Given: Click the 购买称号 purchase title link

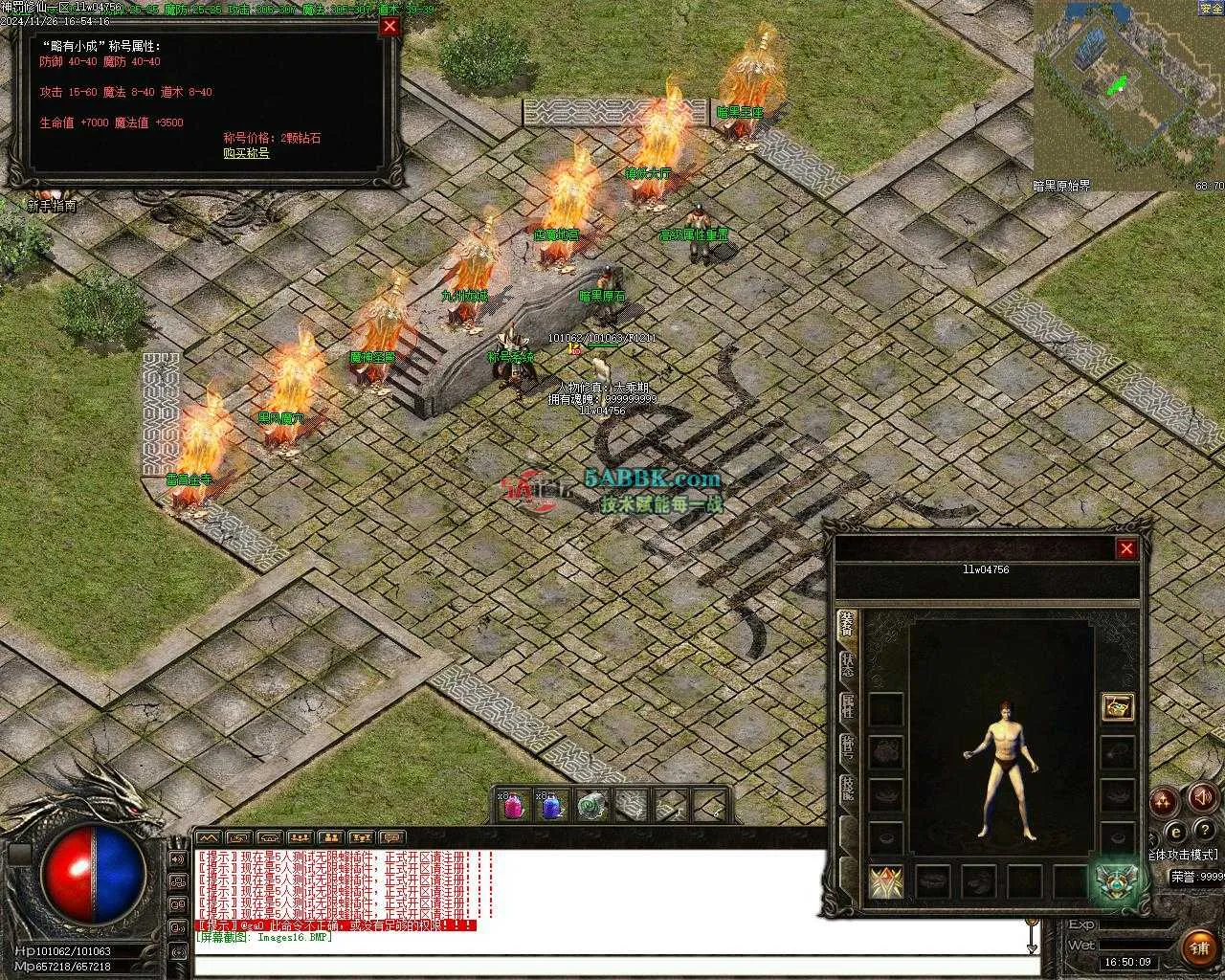Looking at the screenshot, I should pyautogui.click(x=246, y=153).
